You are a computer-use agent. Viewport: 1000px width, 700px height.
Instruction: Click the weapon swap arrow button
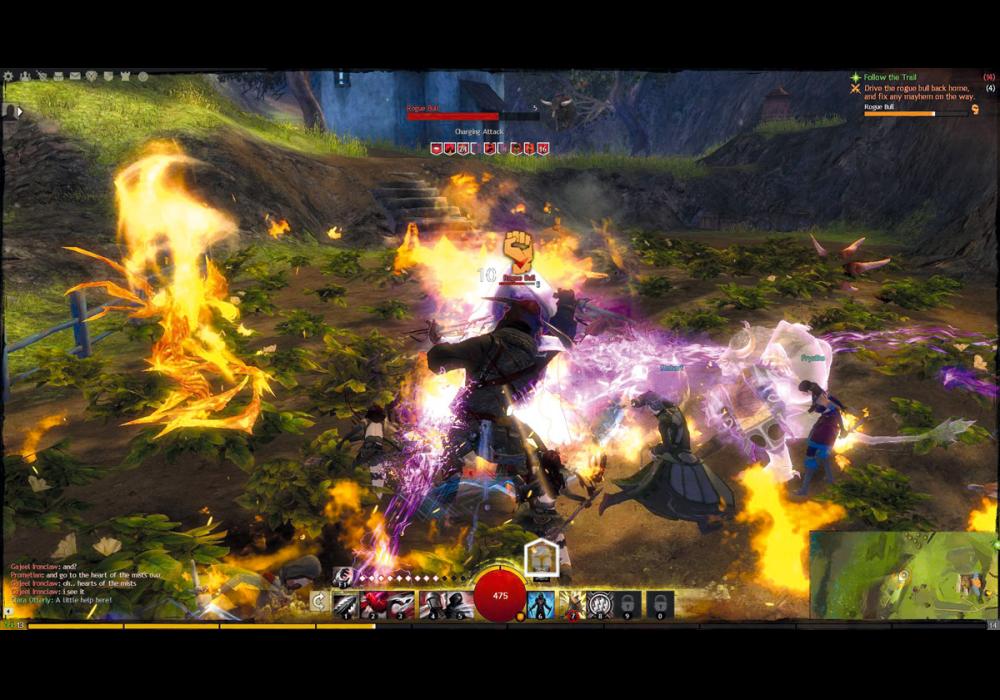(x=318, y=601)
